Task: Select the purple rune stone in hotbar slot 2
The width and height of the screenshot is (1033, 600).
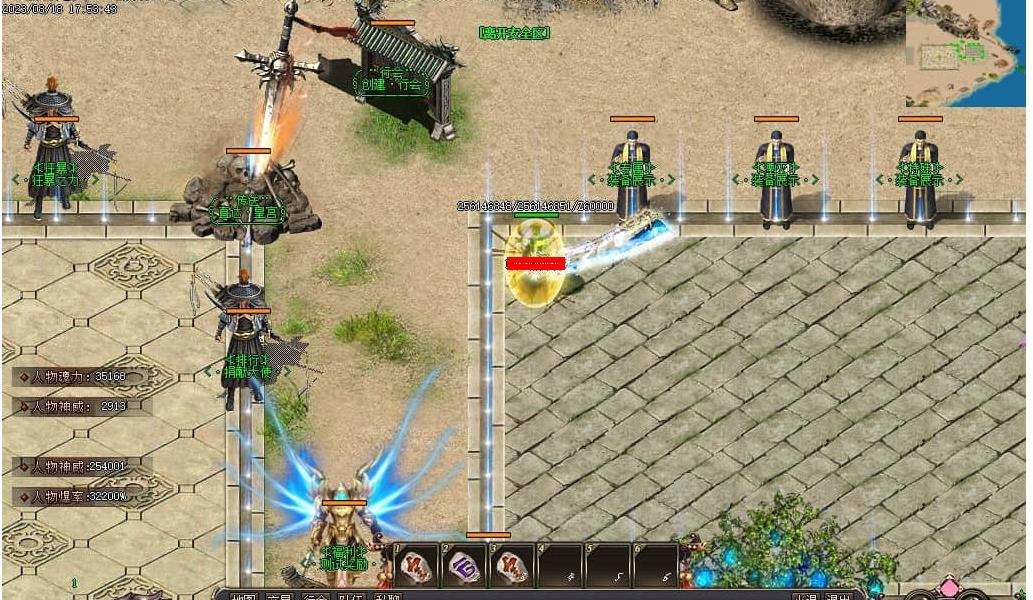Action: point(464,567)
